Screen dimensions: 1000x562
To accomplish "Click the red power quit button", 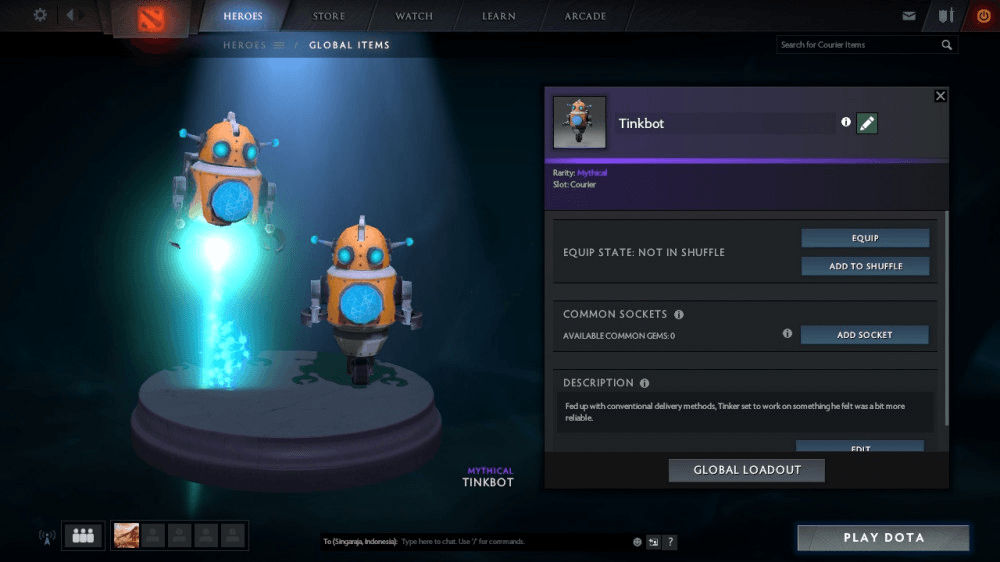I will point(982,16).
